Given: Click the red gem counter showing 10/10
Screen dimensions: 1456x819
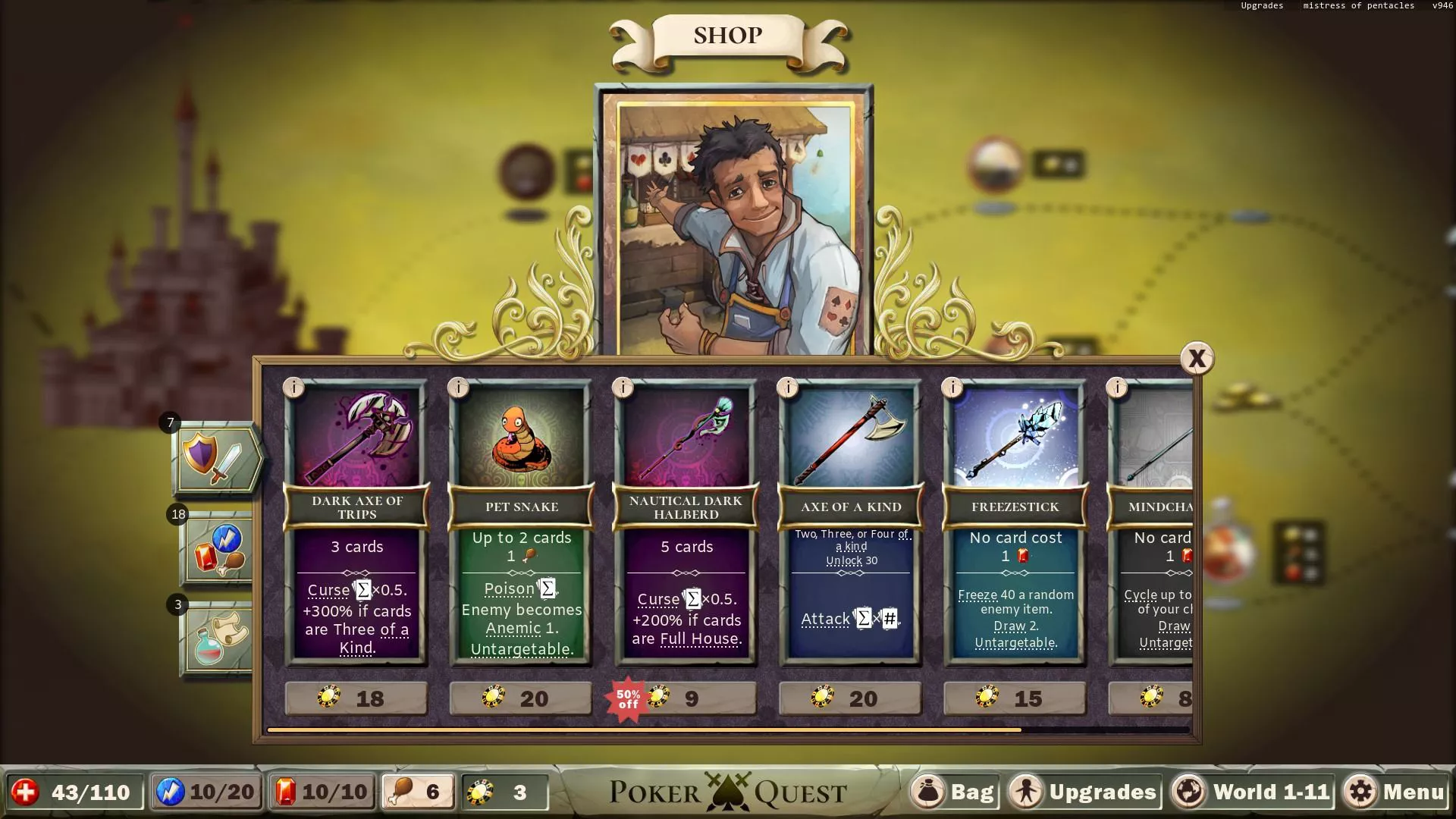Looking at the screenshot, I should pyautogui.click(x=322, y=792).
